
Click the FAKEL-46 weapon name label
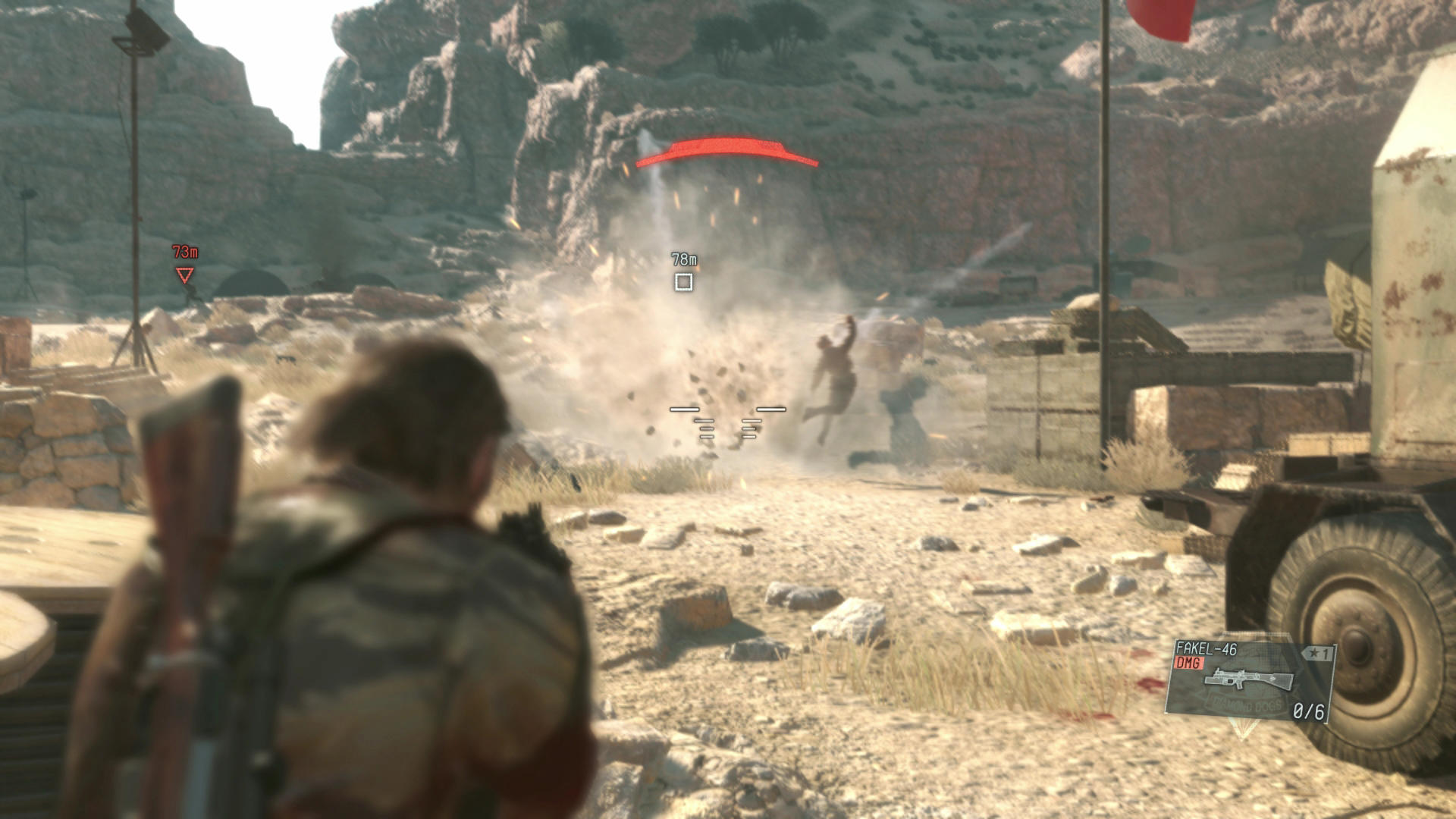click(1205, 649)
